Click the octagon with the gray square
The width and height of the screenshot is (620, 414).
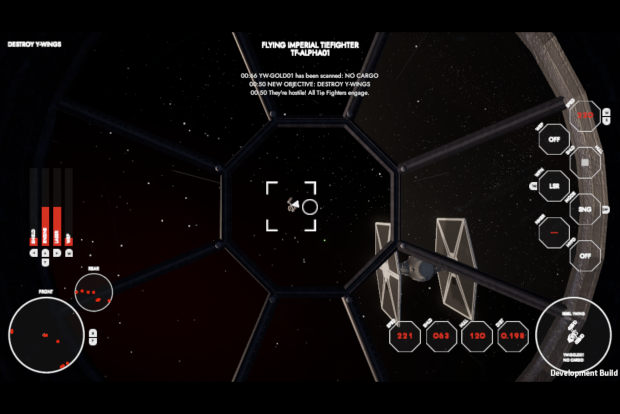coord(586,162)
